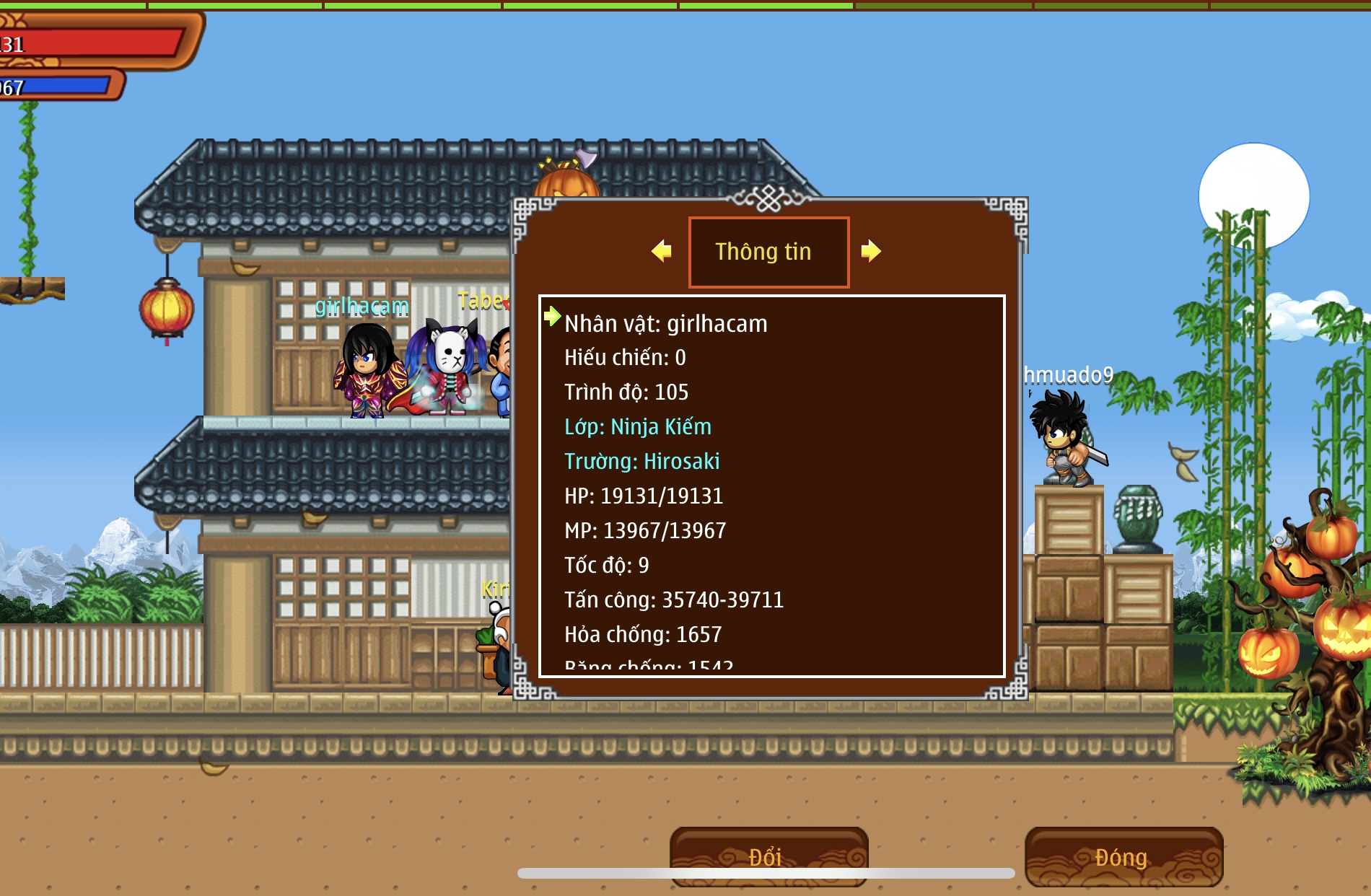Viewport: 1371px width, 896px height.
Task: Select the Thông tin tab header
Action: click(x=768, y=252)
